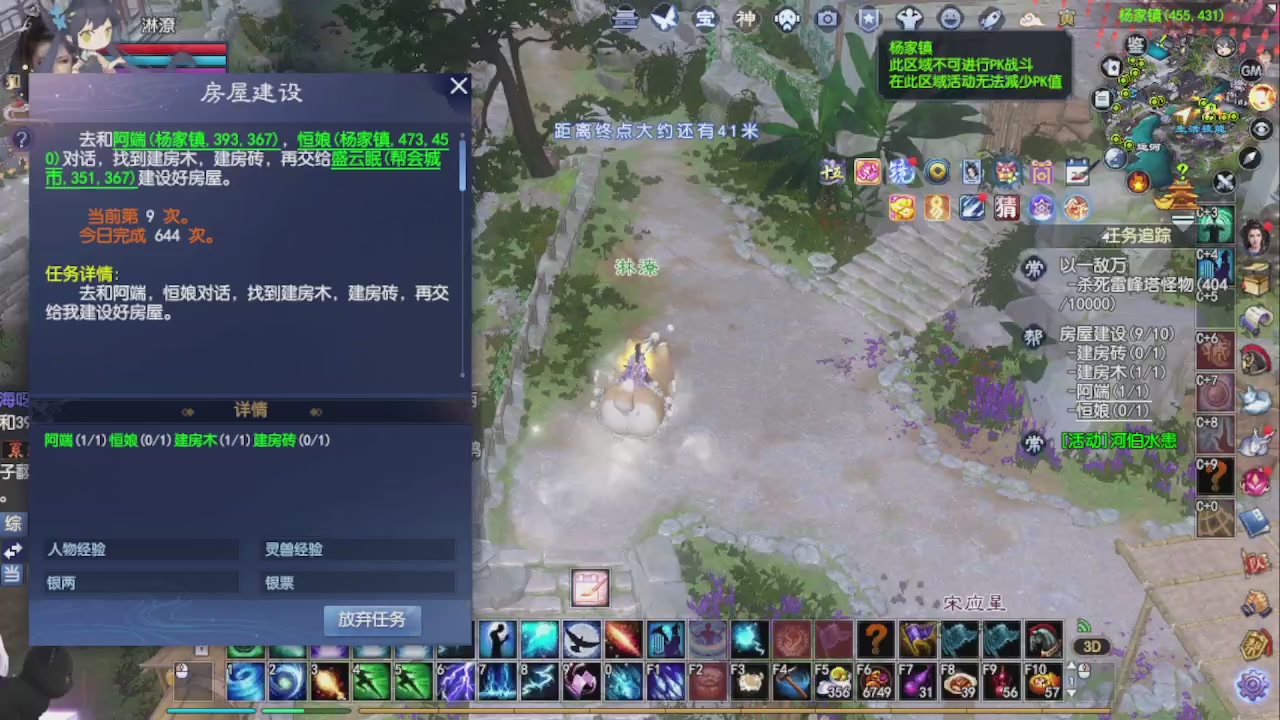Open the camera screenshot icon at top

tap(827, 18)
